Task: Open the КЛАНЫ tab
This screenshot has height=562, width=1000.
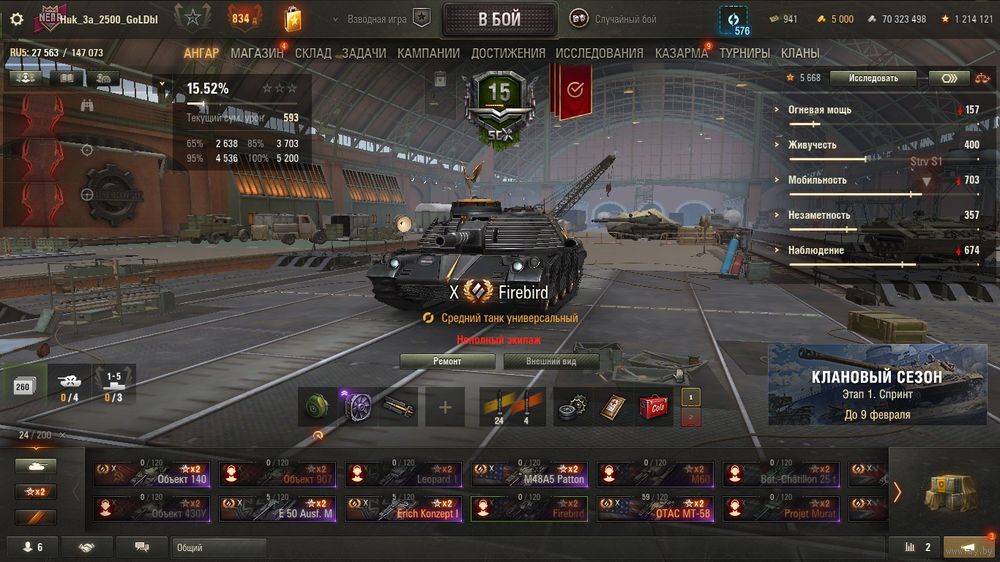Action: pyautogui.click(x=800, y=53)
